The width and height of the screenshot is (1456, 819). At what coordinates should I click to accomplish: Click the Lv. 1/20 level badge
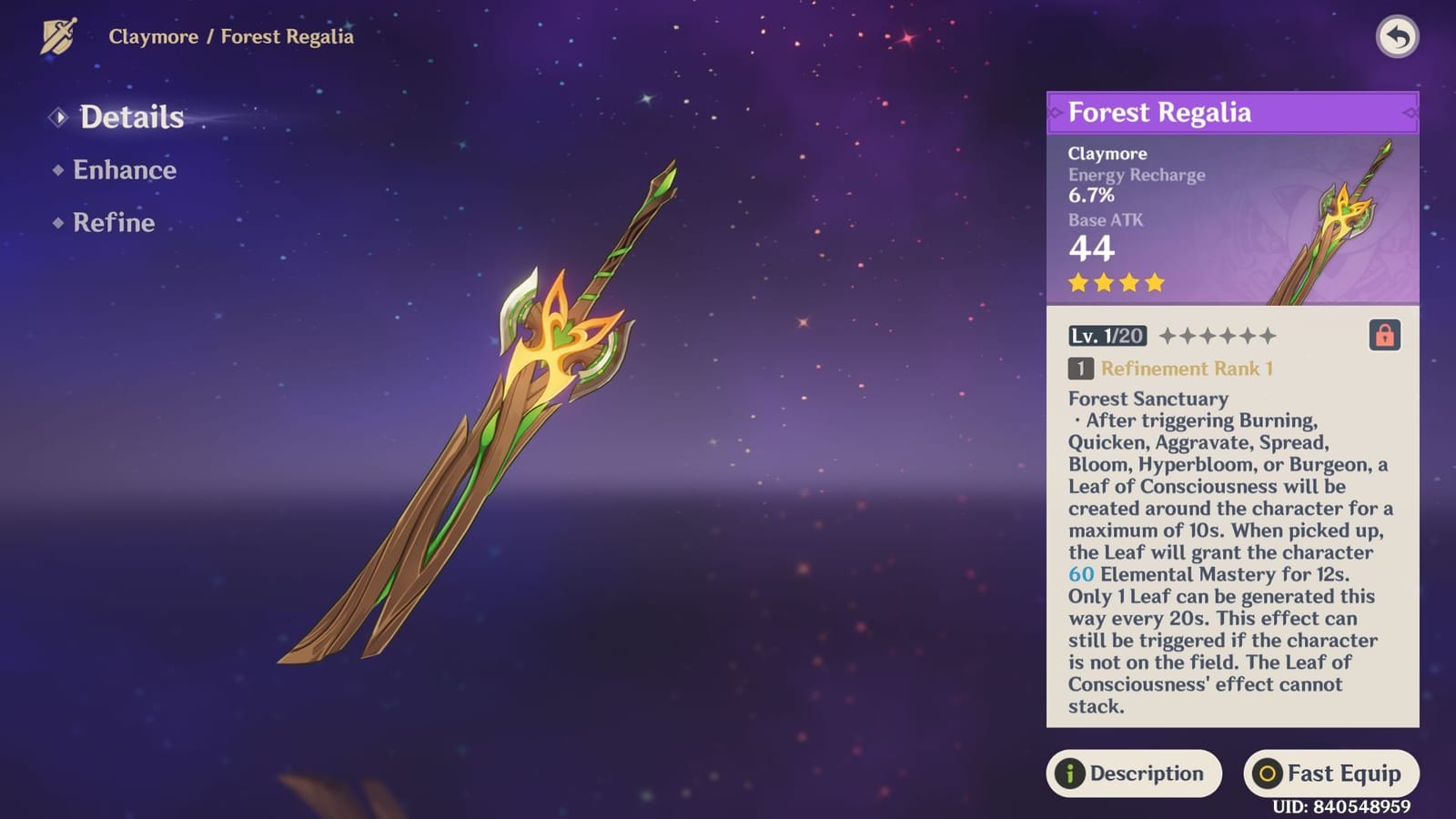point(1107,336)
